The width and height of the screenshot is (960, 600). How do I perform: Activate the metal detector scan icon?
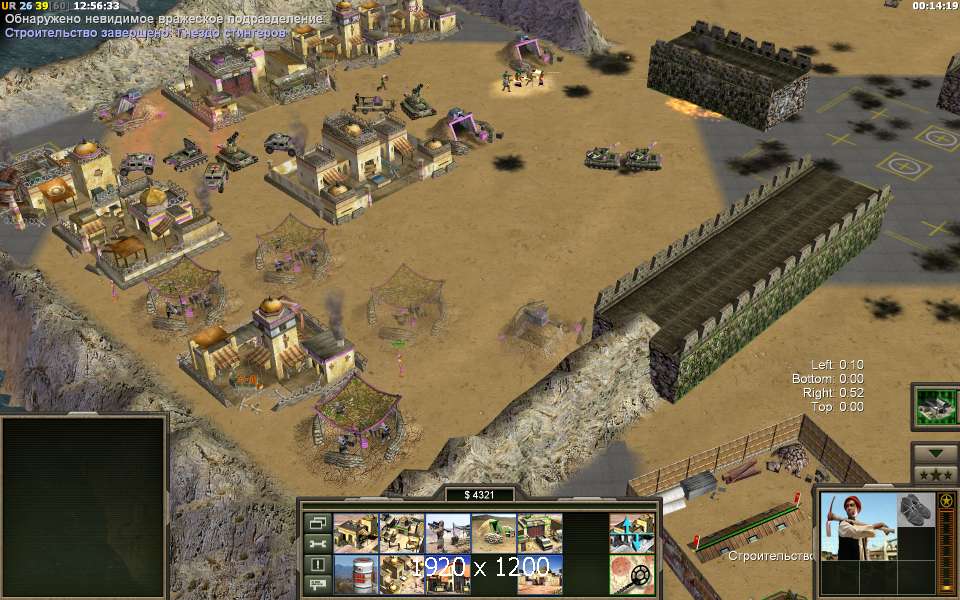pyautogui.click(x=631, y=575)
